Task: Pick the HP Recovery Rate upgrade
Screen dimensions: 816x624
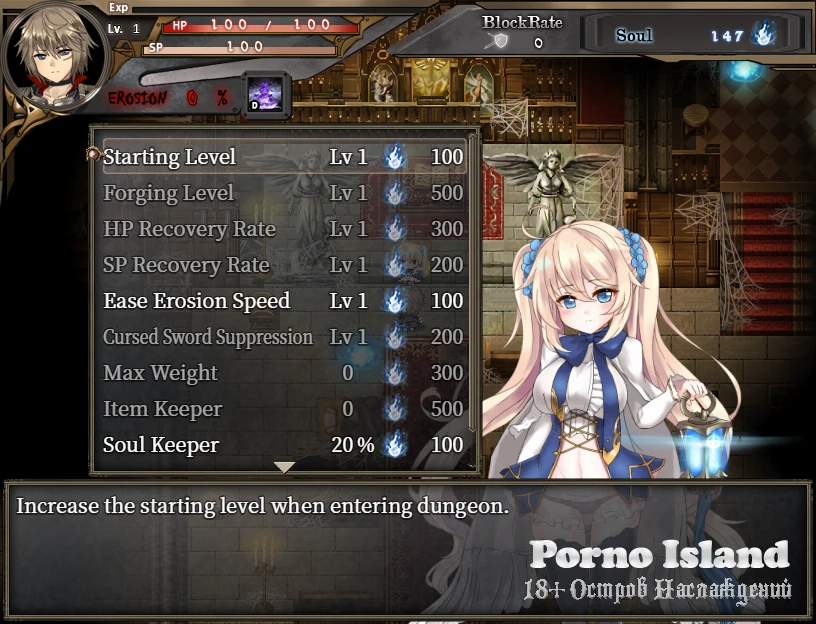Action: (x=284, y=229)
